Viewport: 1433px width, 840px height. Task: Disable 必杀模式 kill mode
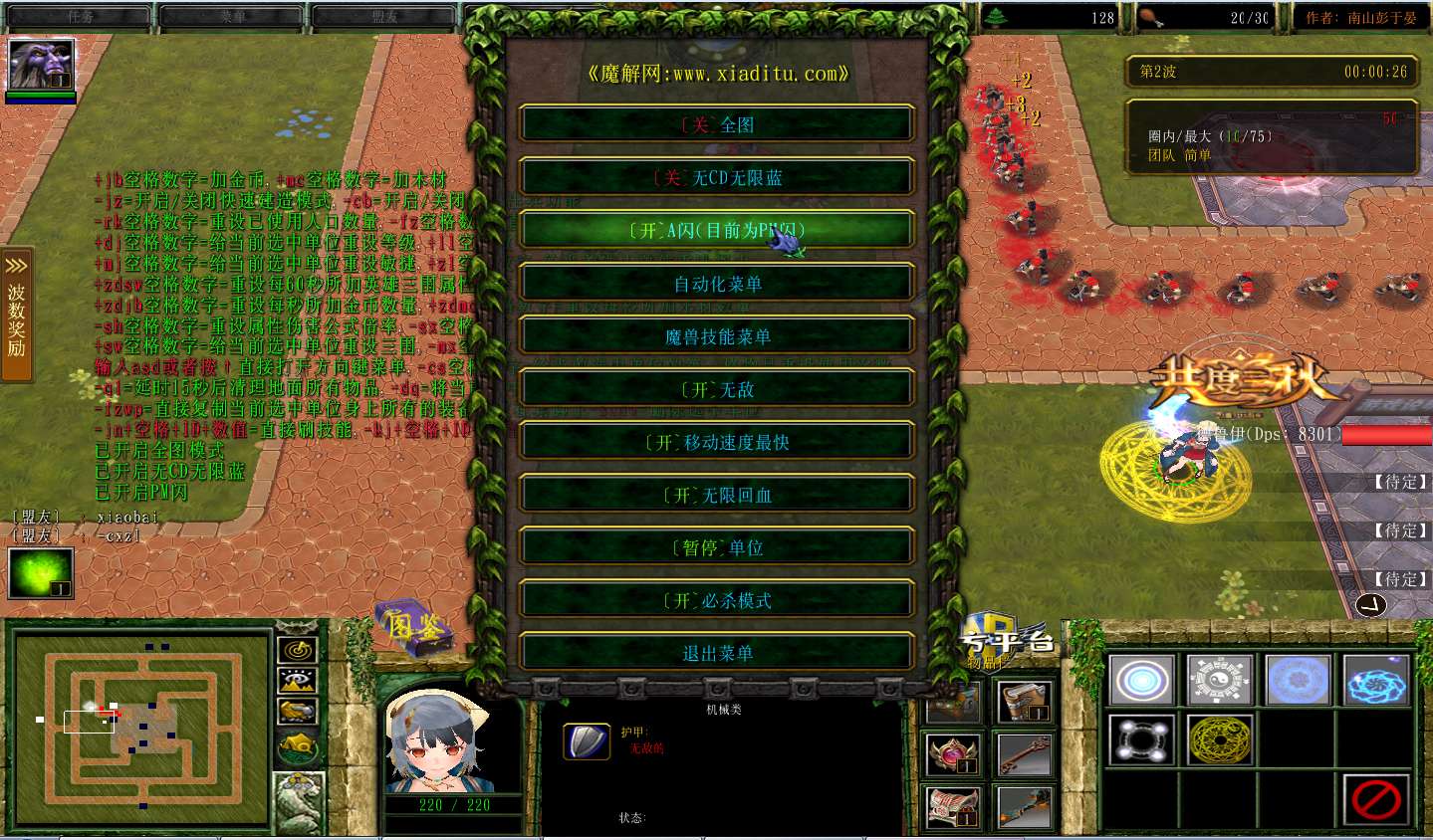coord(716,599)
